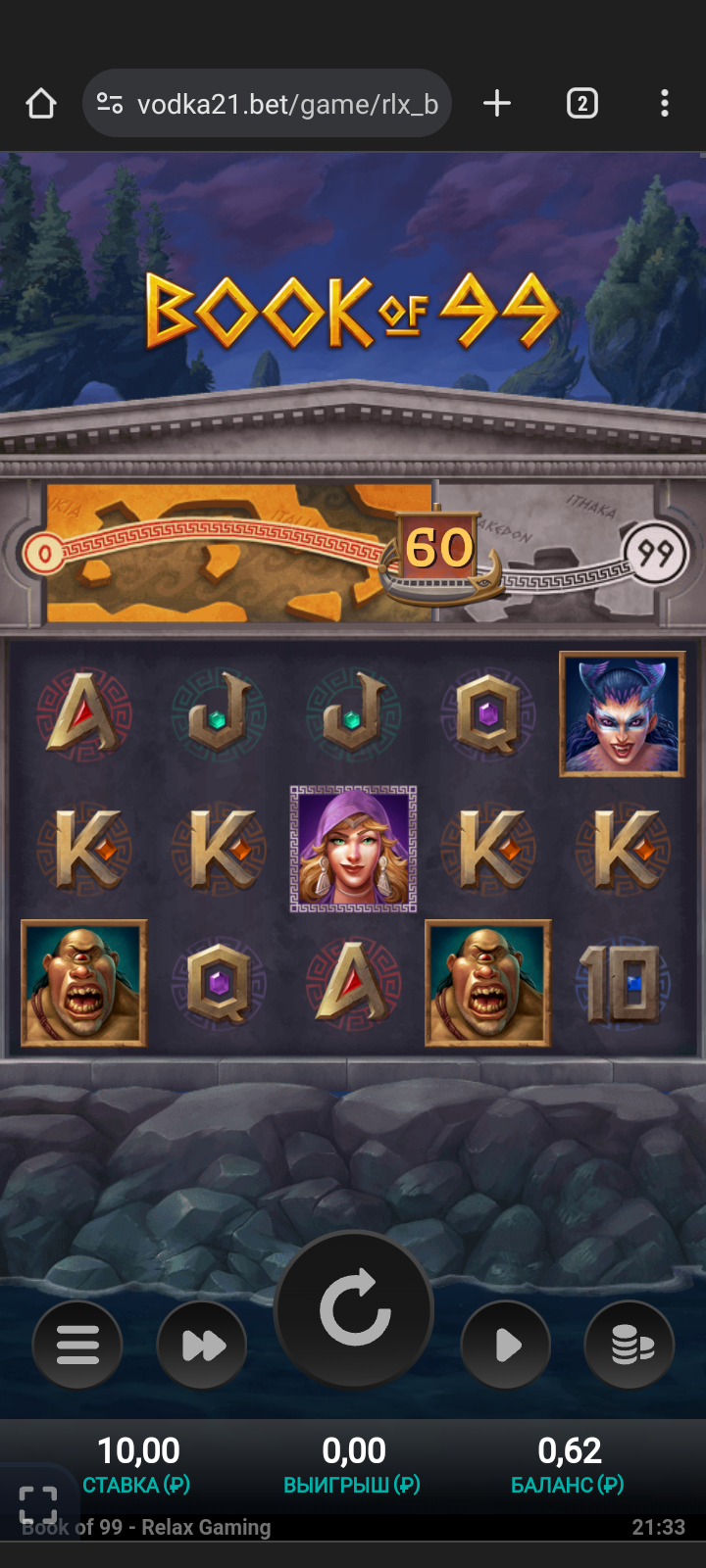Spin the reels with the circular arrow button

coord(354,1309)
